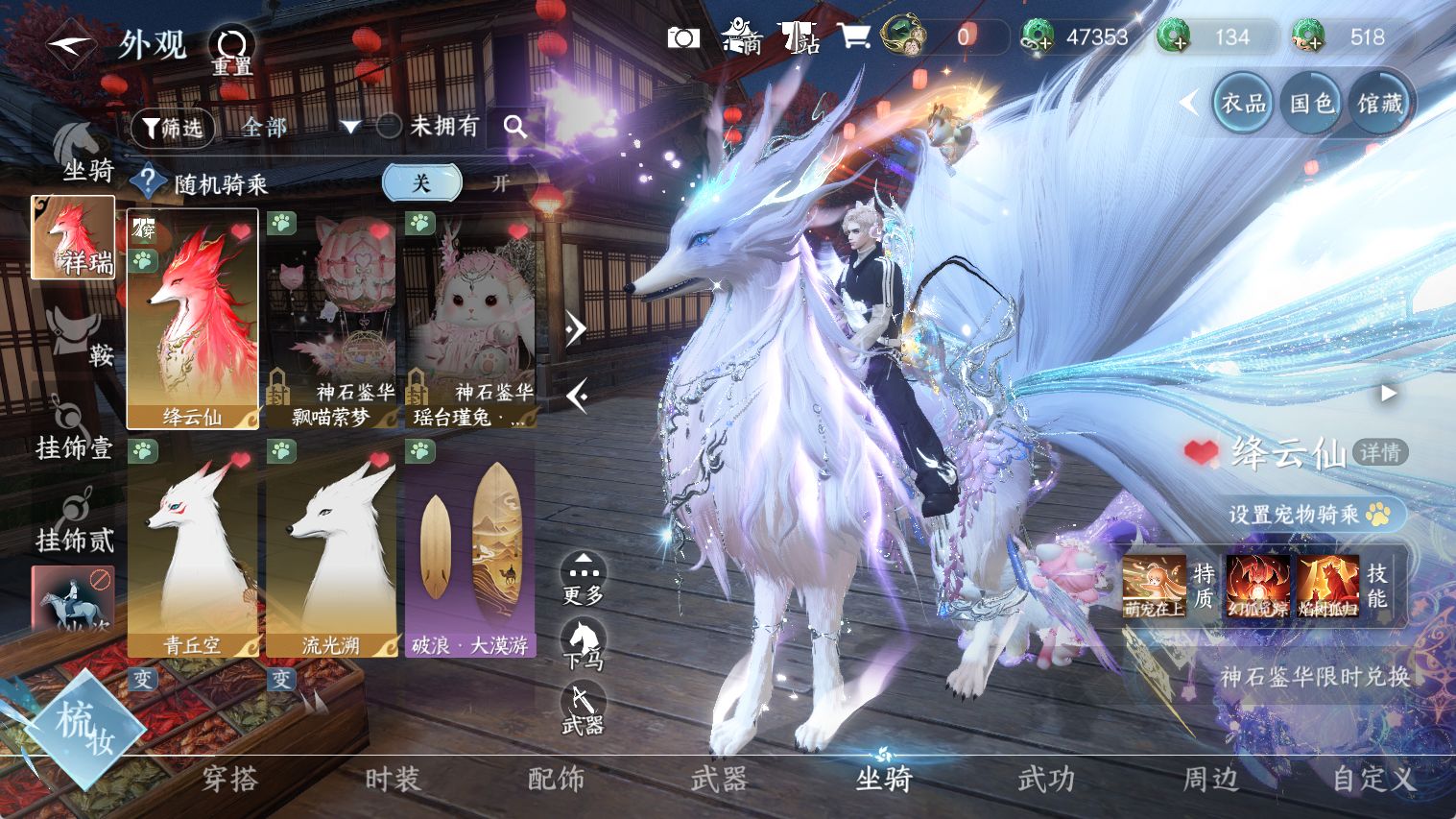The width and height of the screenshot is (1456, 819).
Task: Tick the 未拥有 checkbox
Action: 390,126
